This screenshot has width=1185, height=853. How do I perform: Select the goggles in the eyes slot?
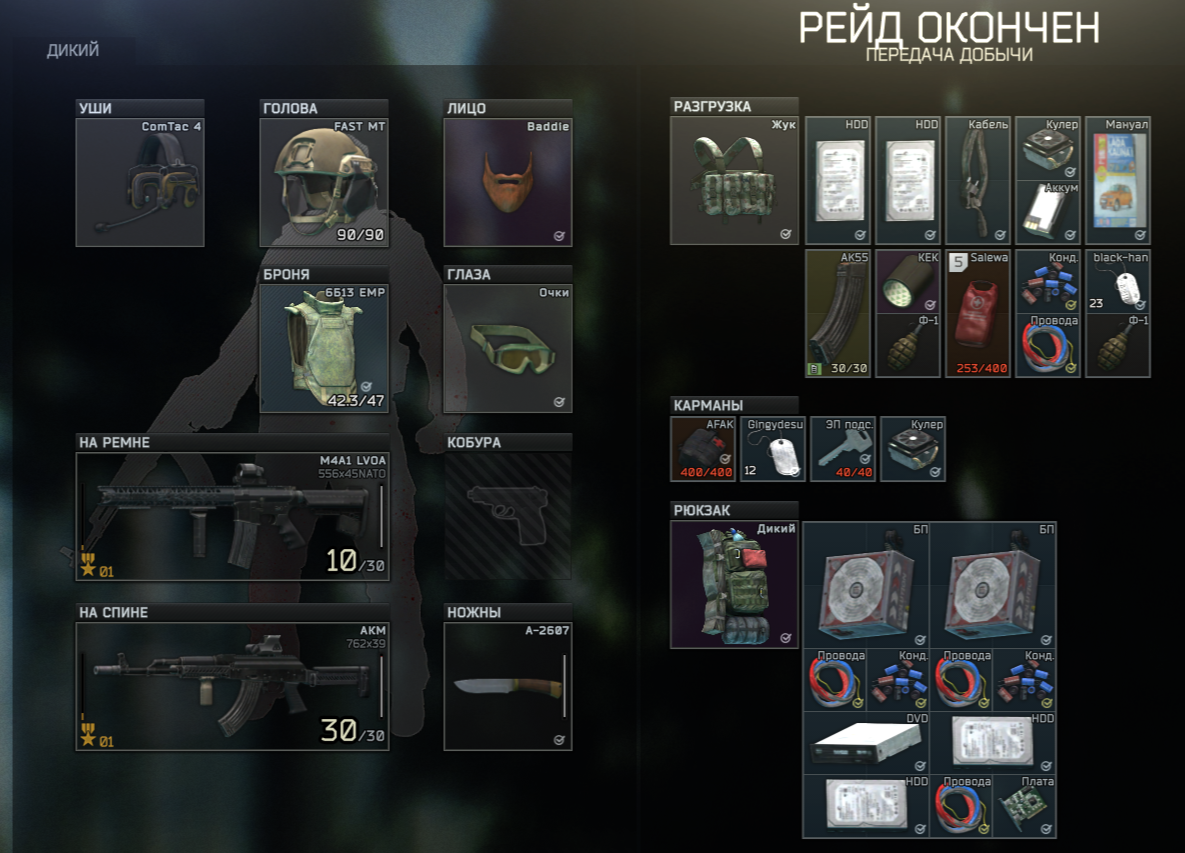coord(507,350)
